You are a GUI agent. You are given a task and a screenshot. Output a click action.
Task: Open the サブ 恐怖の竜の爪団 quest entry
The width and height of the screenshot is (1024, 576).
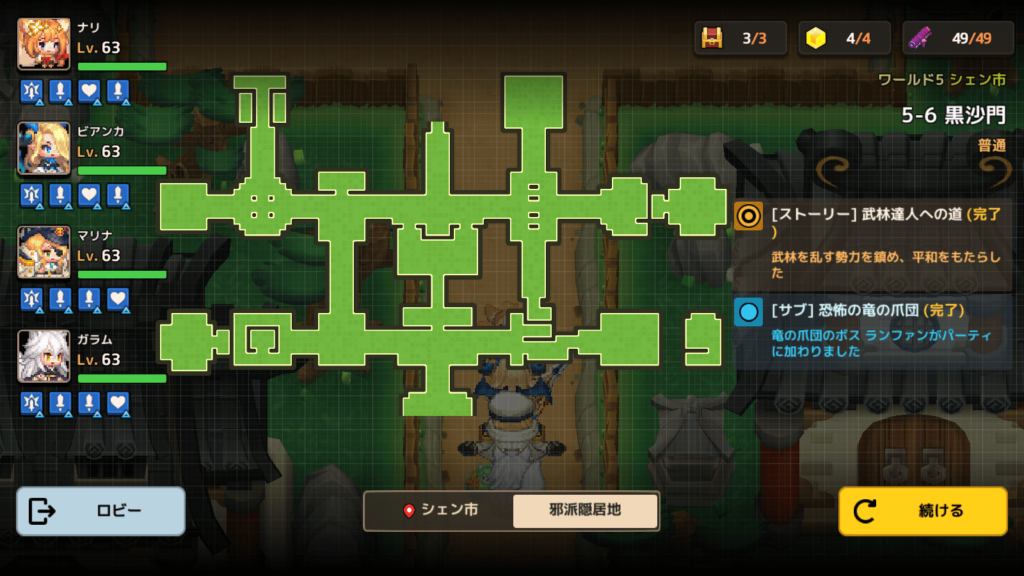872,329
